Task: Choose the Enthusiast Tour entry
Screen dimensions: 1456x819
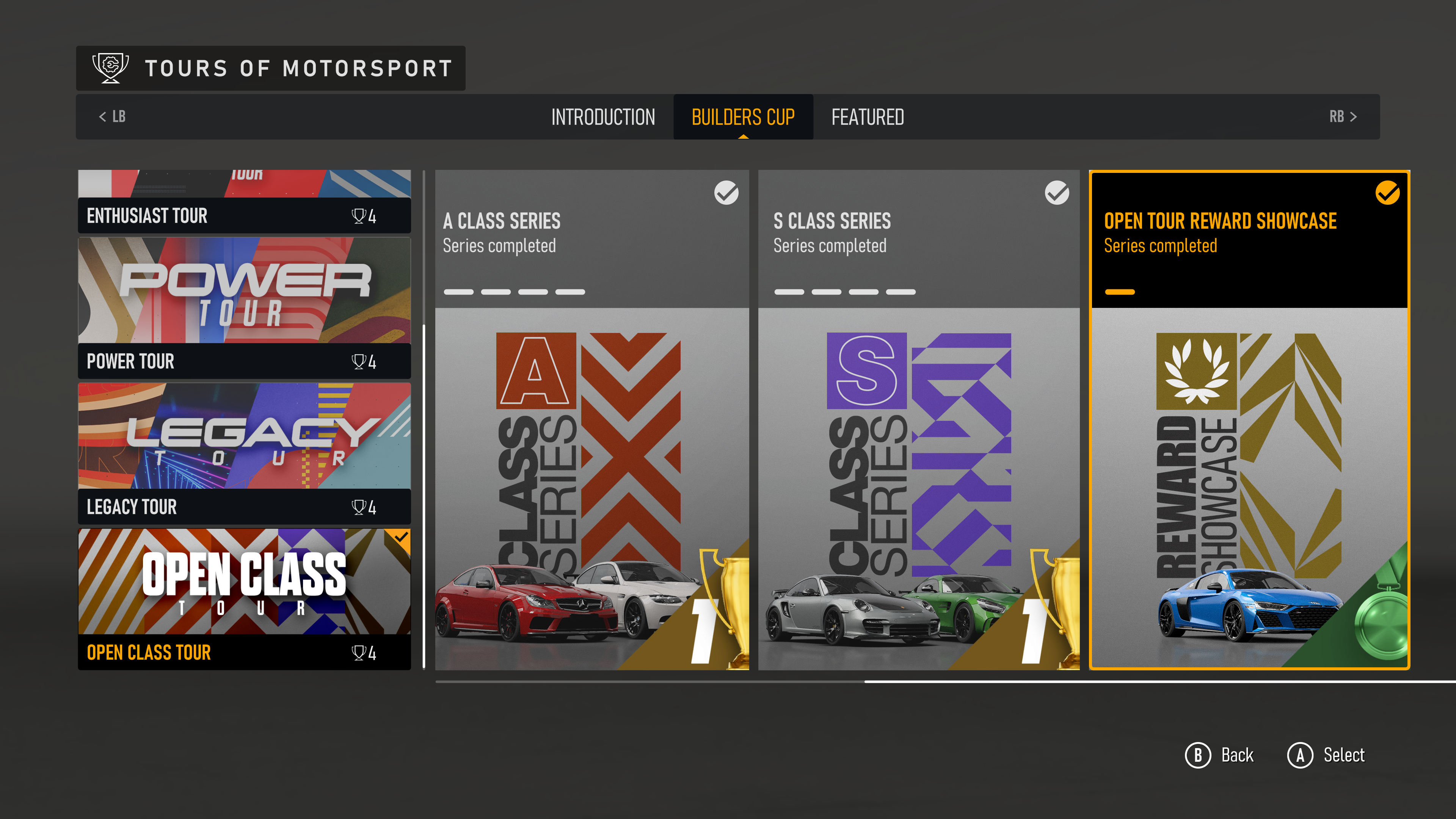Action: tap(244, 202)
